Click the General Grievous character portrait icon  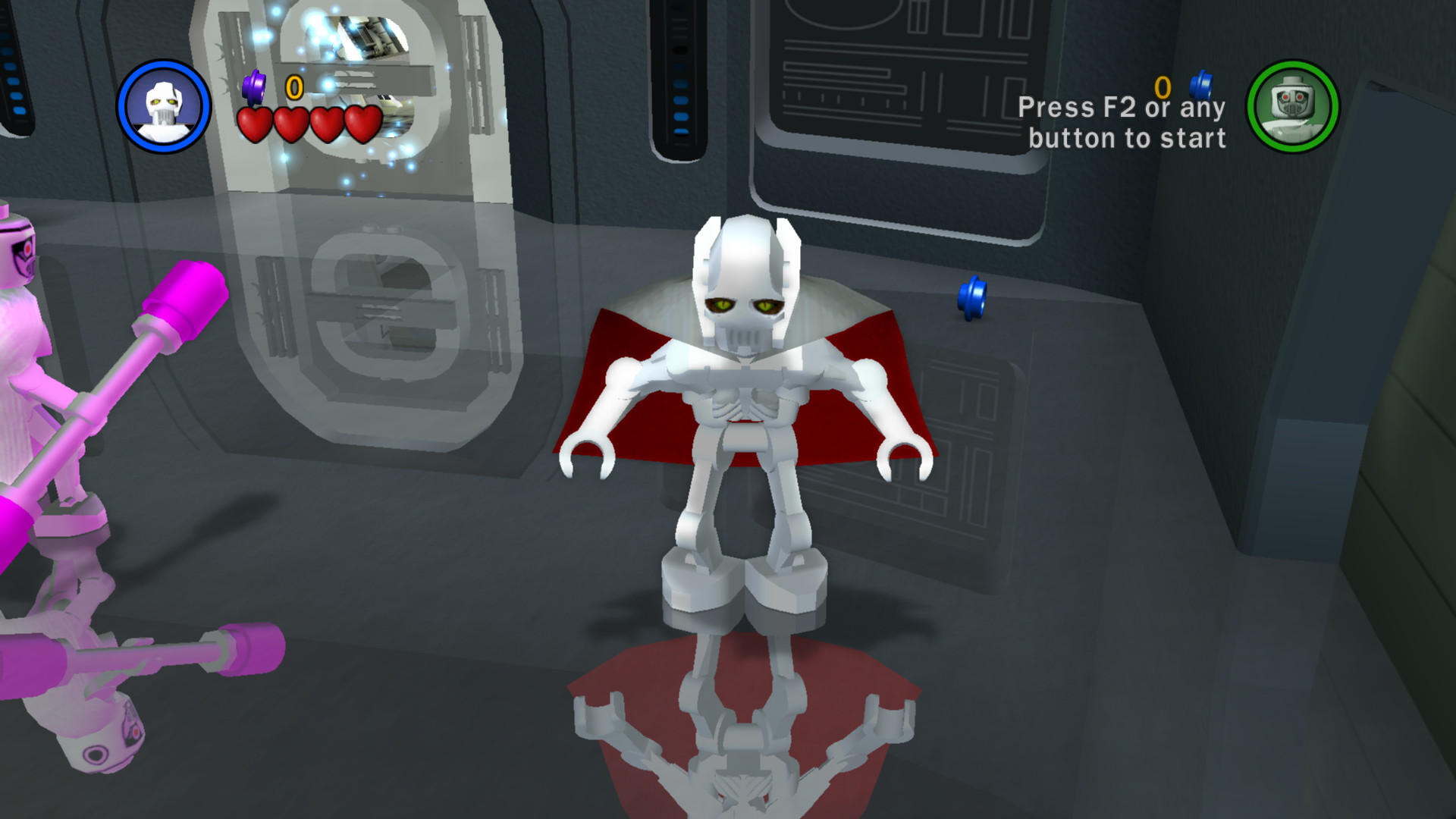pyautogui.click(x=164, y=105)
